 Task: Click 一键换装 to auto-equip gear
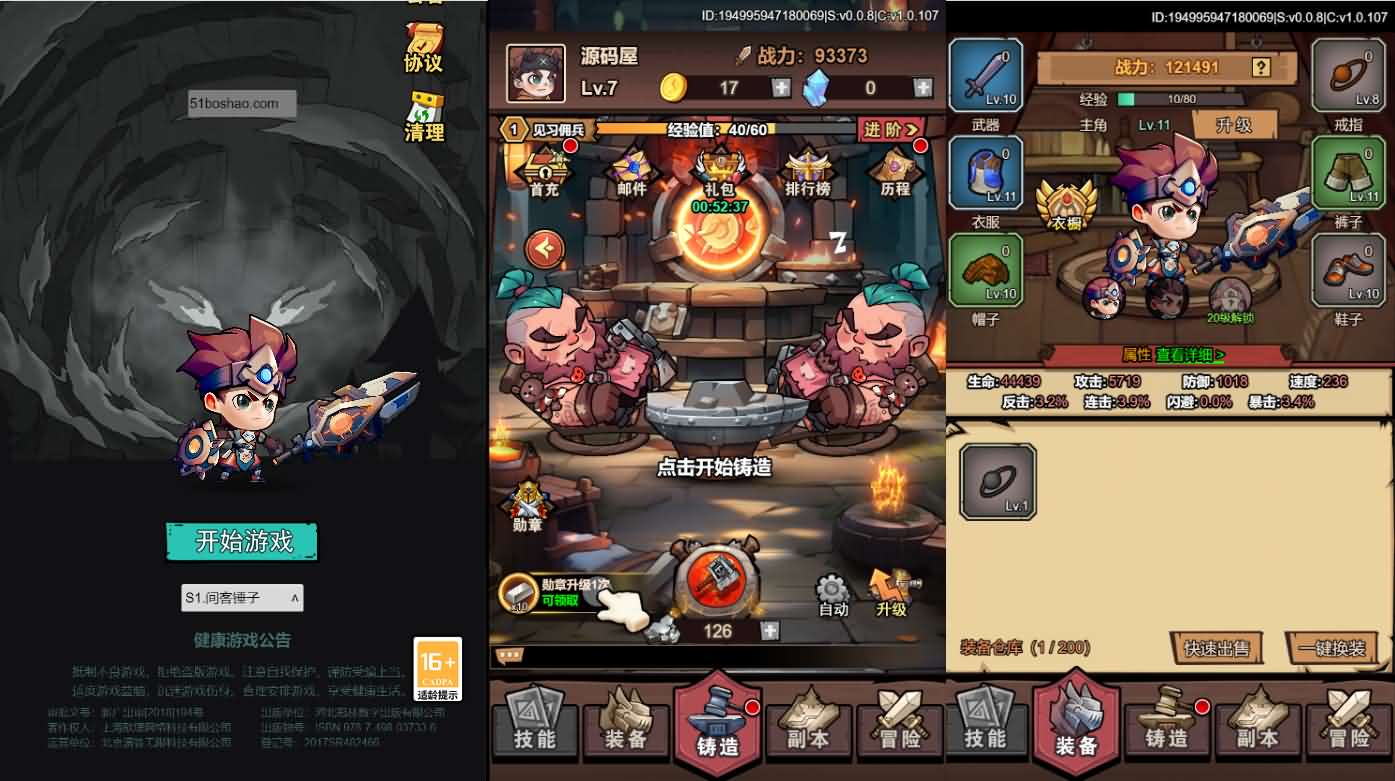click(1332, 648)
